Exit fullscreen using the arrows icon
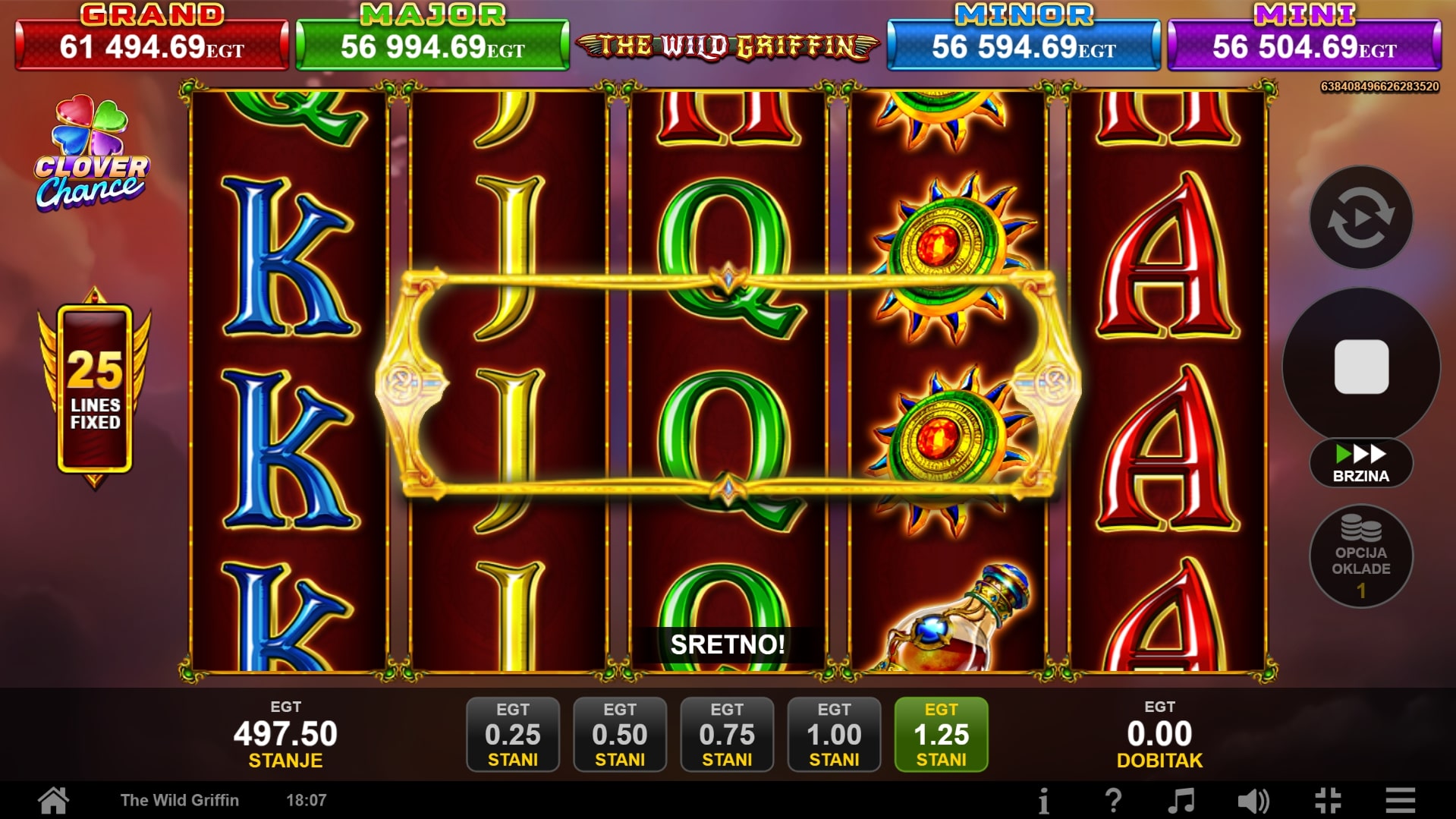 point(1328,800)
